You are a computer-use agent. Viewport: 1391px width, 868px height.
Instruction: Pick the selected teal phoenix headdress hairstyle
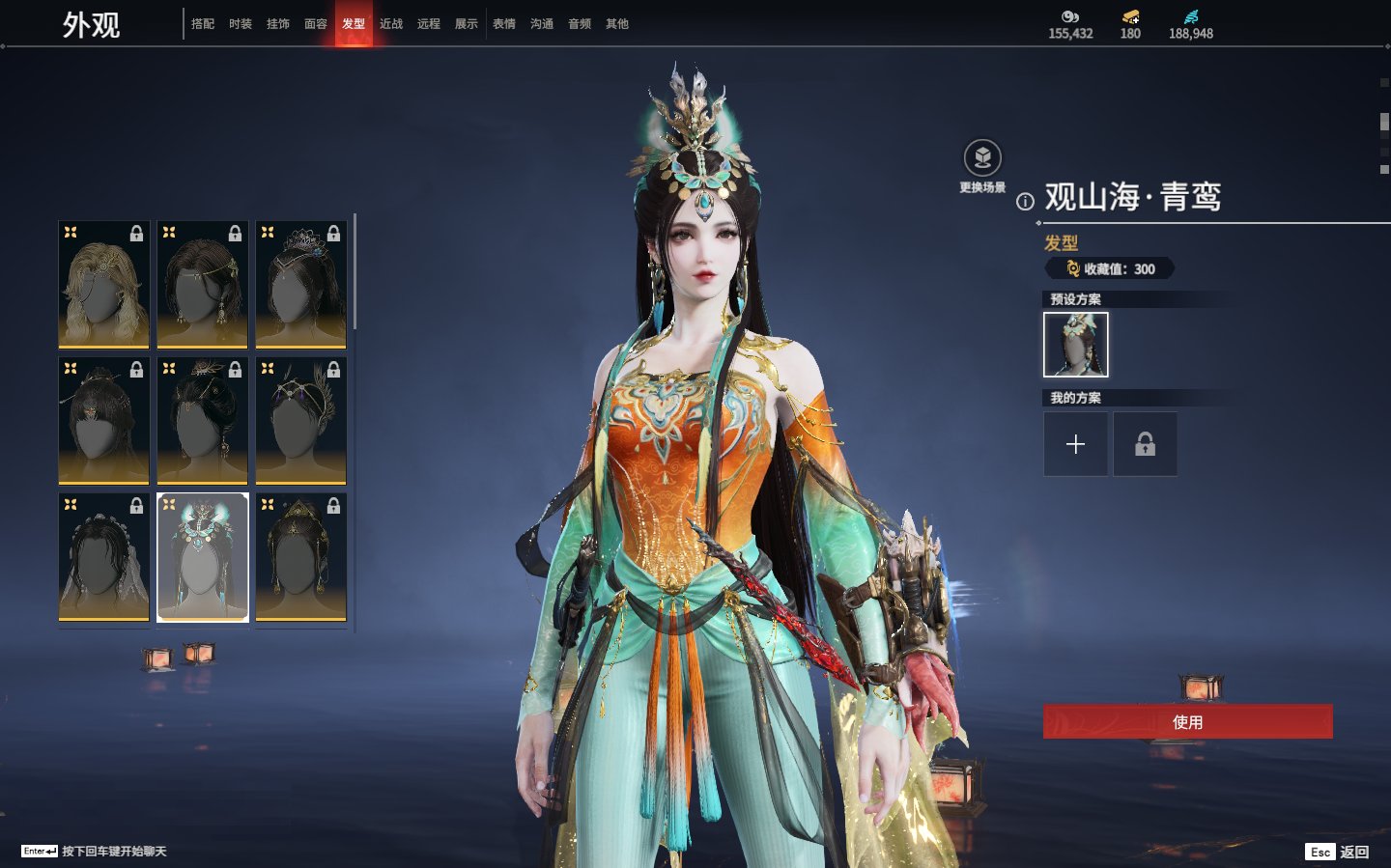(203, 557)
